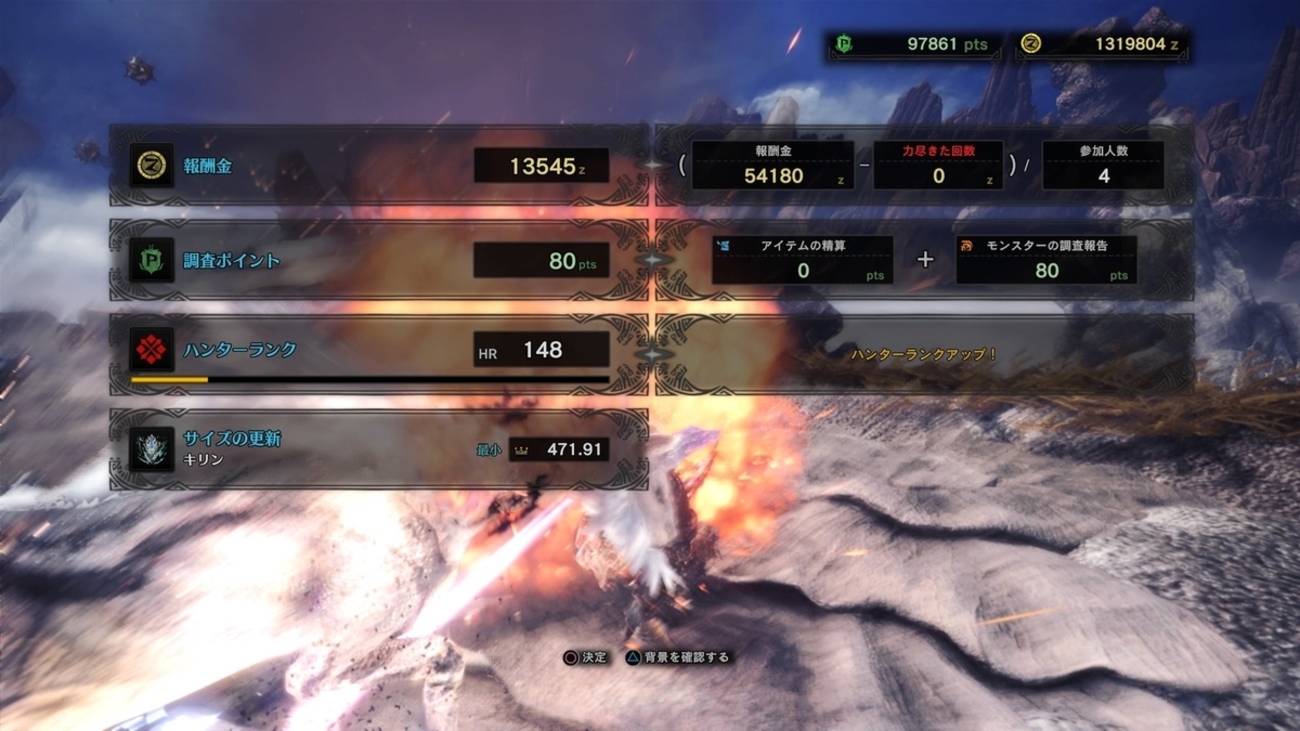Select the 報酬金 reward money row
The image size is (1300, 731).
[x=378, y=166]
